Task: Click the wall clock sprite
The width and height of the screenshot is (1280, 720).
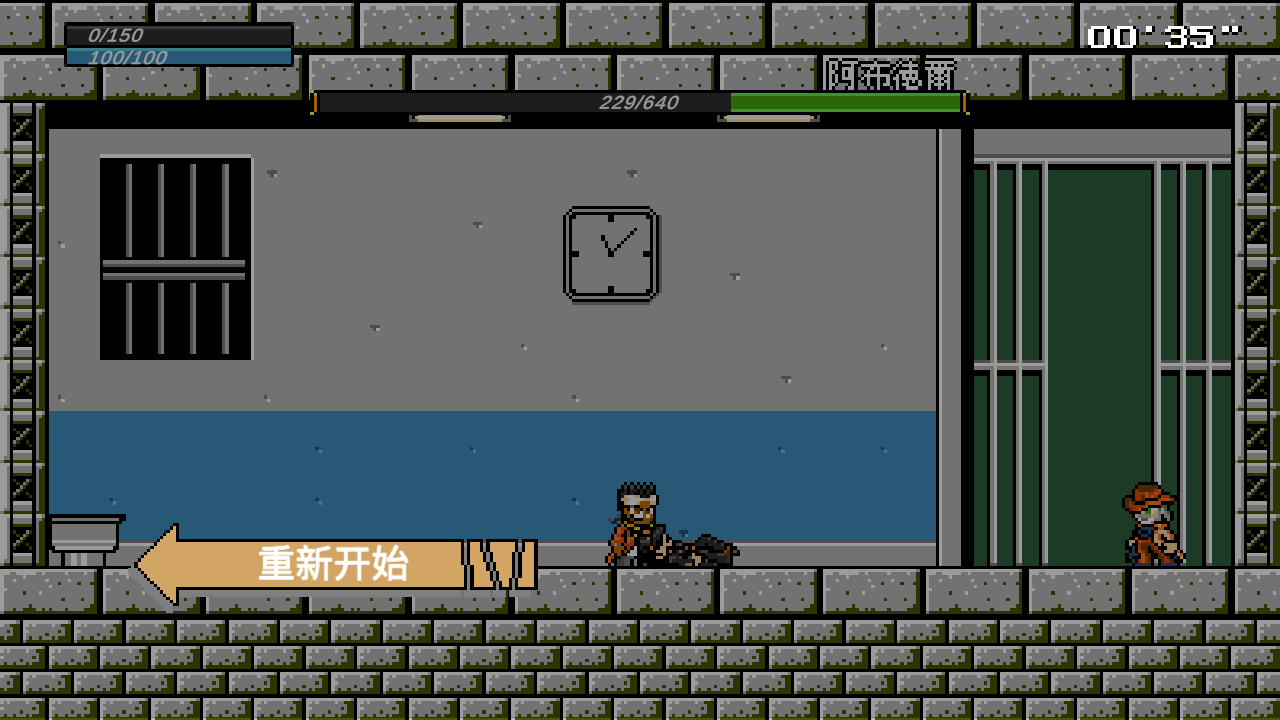Action: [611, 251]
